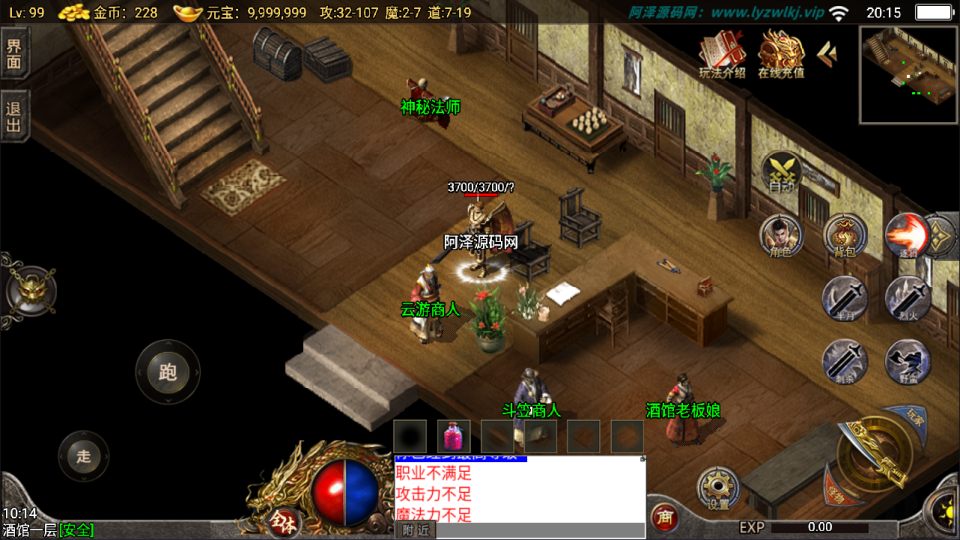Use the pink potion hotbar slot
This screenshot has width=960, height=540.
454,436
